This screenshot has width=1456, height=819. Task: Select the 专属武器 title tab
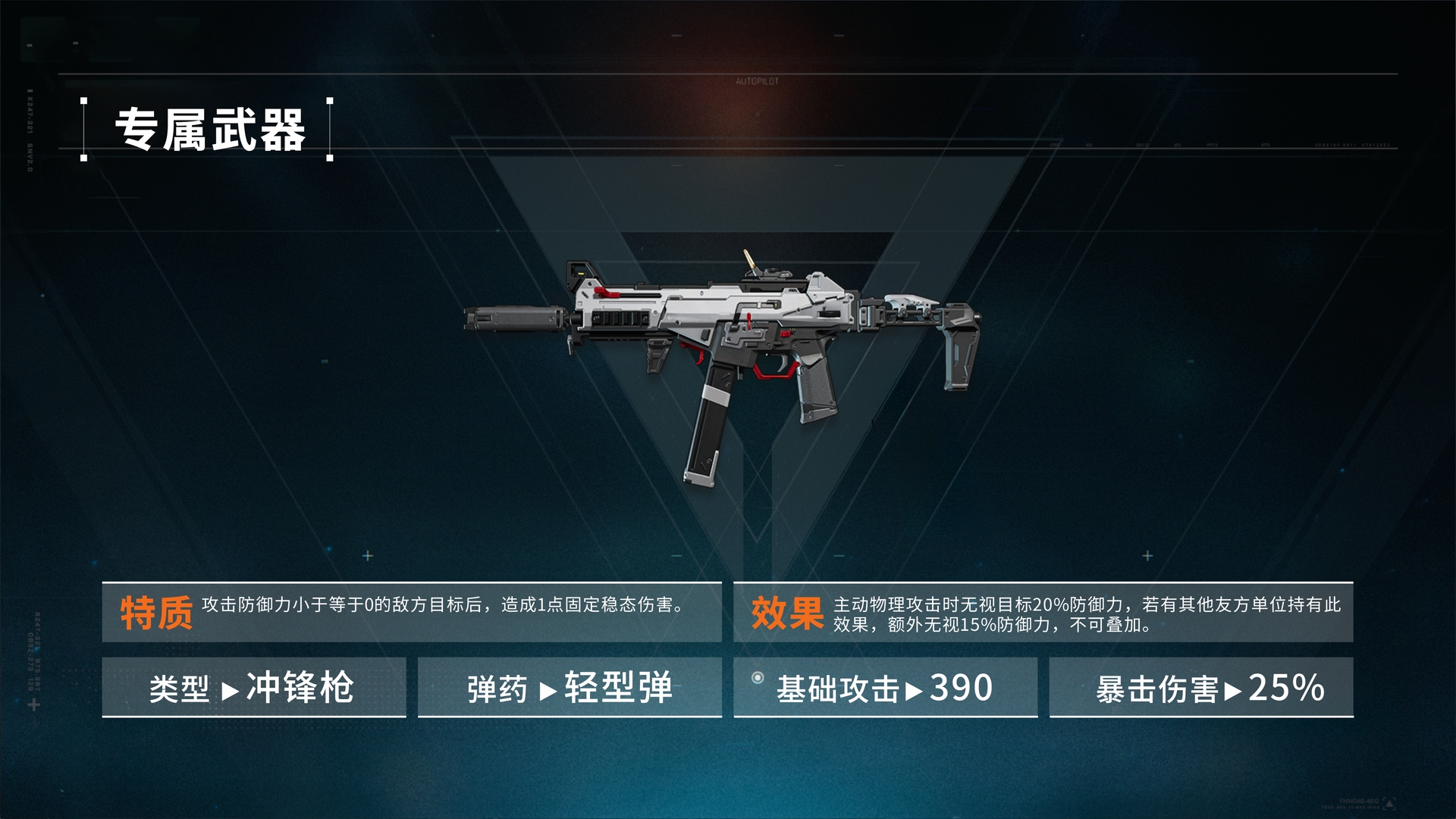pos(205,129)
